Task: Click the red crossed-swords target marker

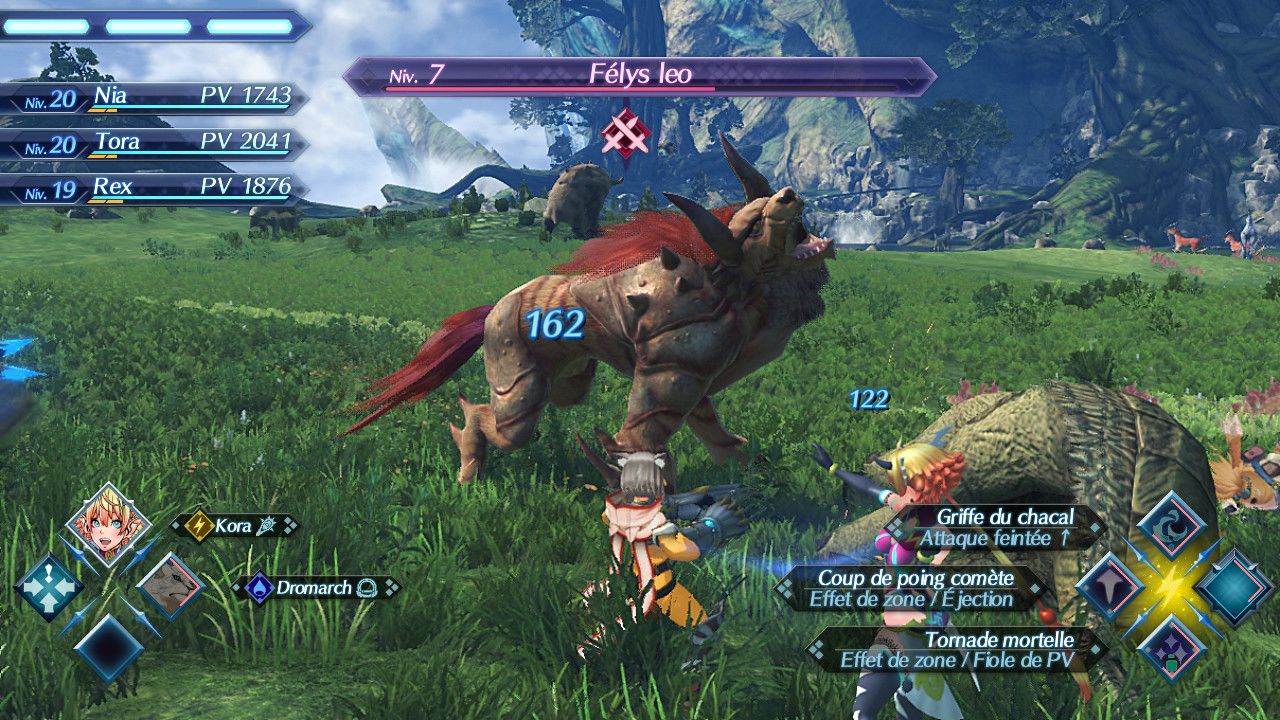Action: click(x=626, y=133)
